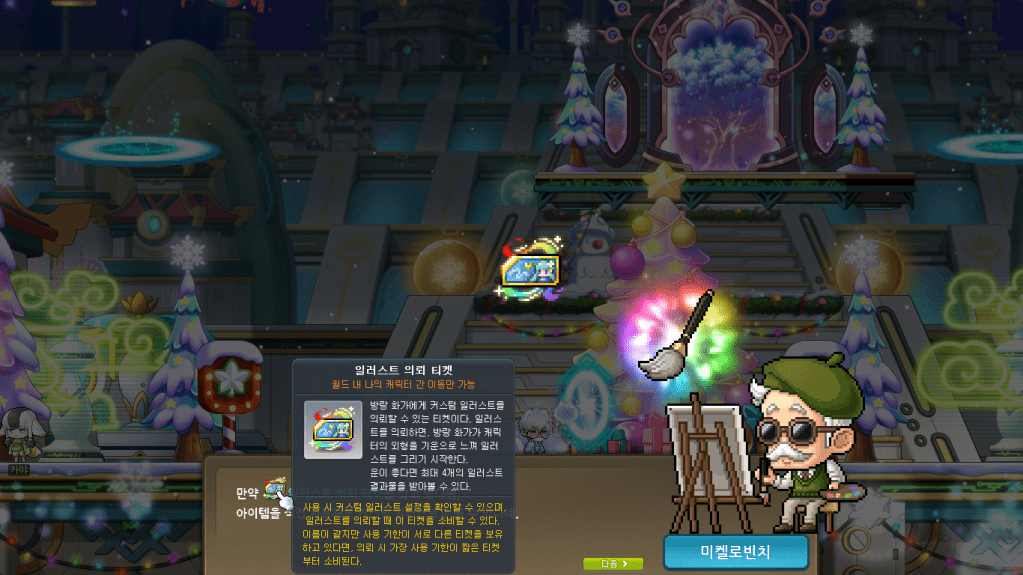
Task: Click the illustration ticket icon in dialogue text
Action: click(x=274, y=489)
